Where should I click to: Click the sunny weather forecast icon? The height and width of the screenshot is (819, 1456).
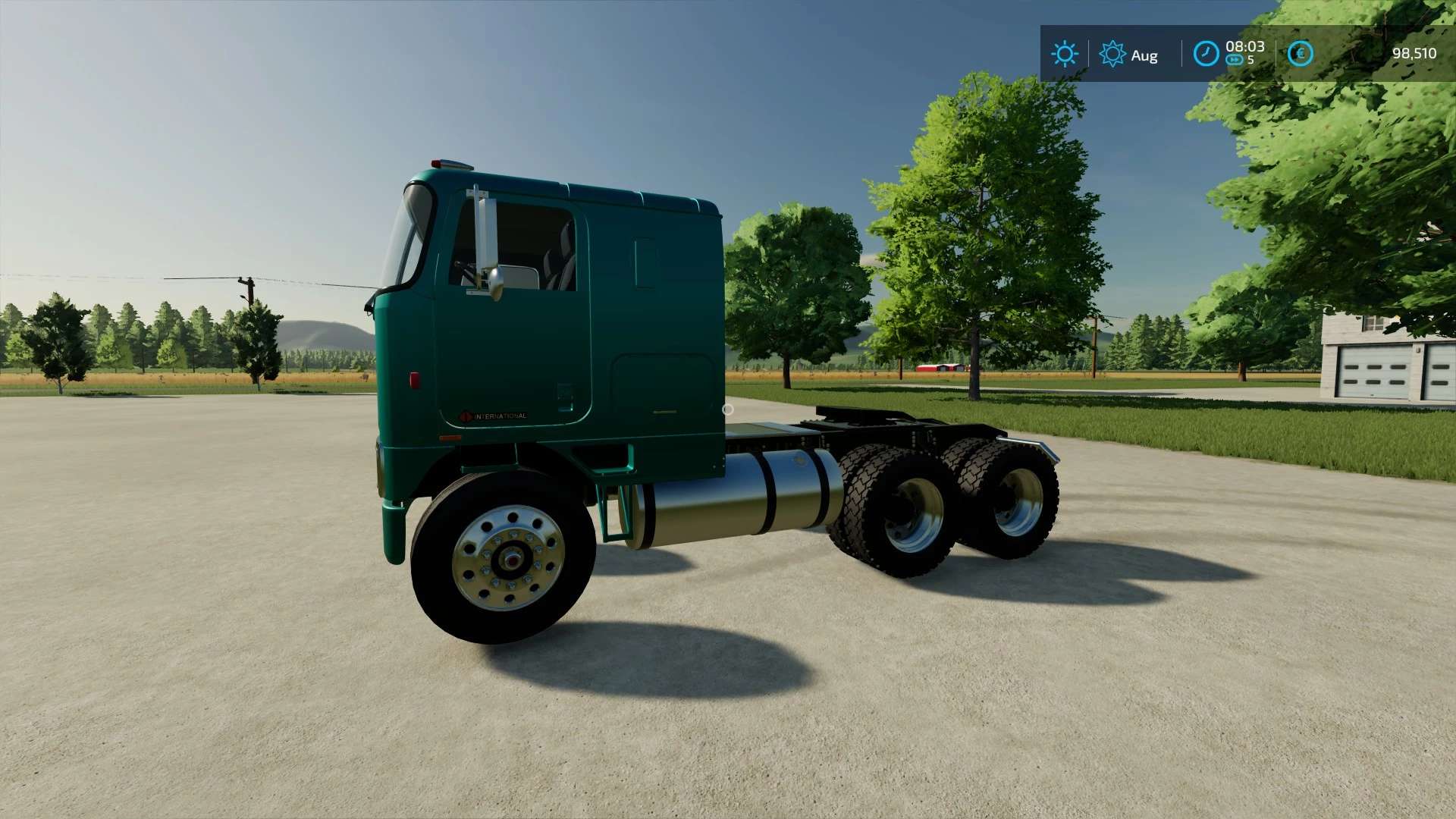point(1064,54)
